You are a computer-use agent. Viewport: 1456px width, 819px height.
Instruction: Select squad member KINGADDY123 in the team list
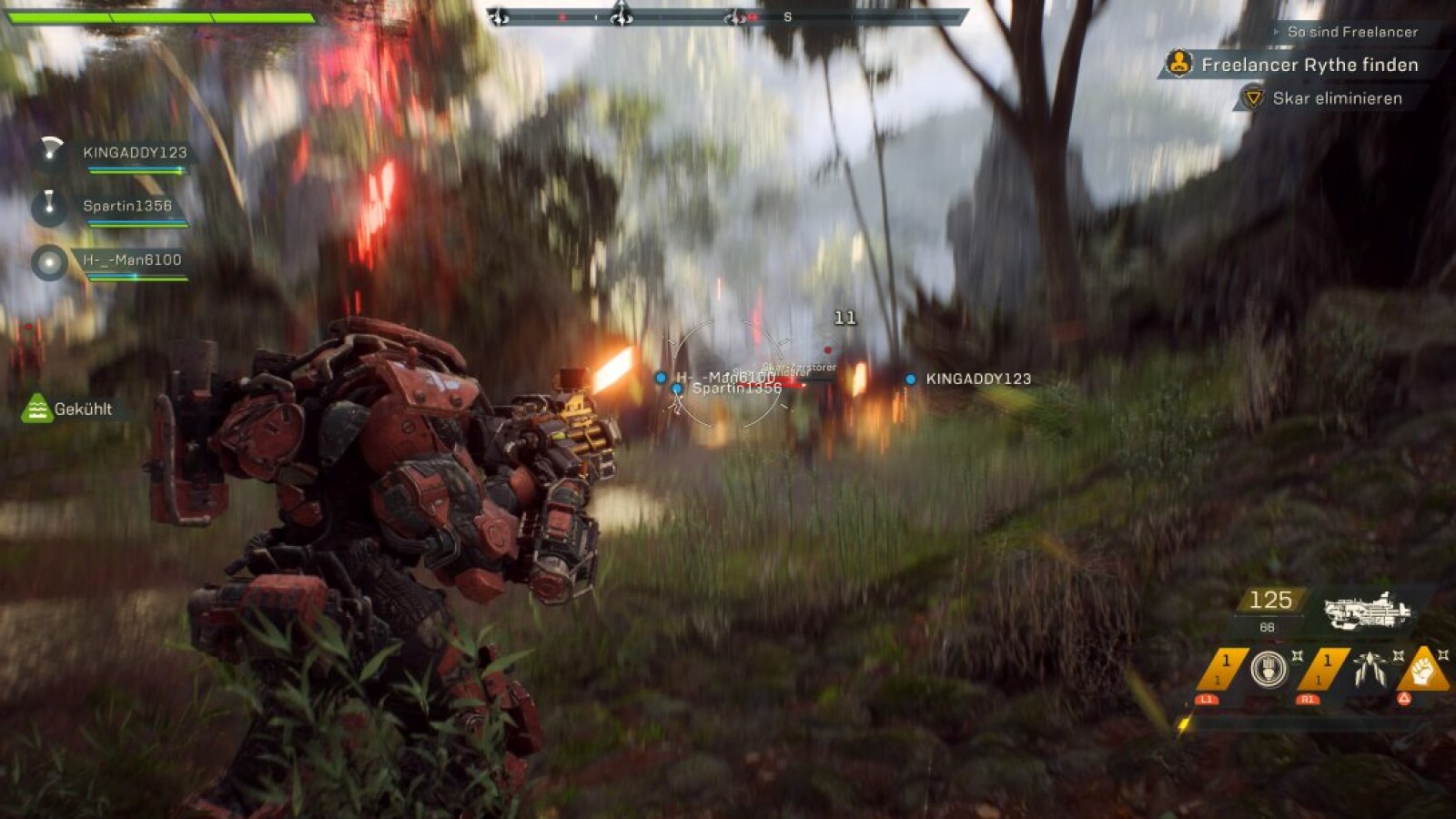click(134, 153)
